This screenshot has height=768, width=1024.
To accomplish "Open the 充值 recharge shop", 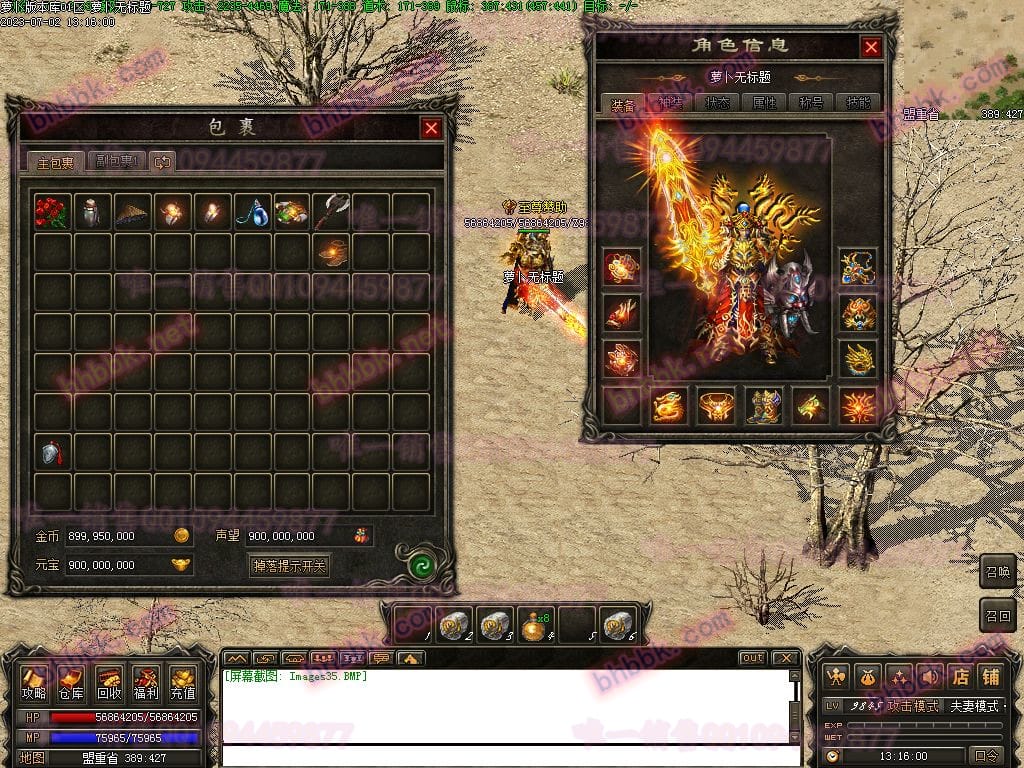I will tap(183, 682).
